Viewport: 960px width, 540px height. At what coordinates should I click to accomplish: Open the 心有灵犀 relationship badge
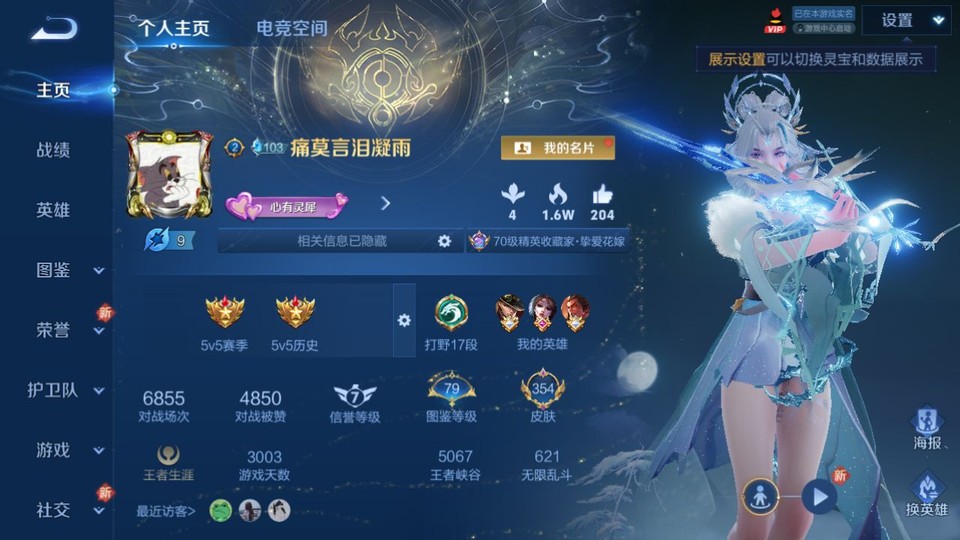(287, 205)
